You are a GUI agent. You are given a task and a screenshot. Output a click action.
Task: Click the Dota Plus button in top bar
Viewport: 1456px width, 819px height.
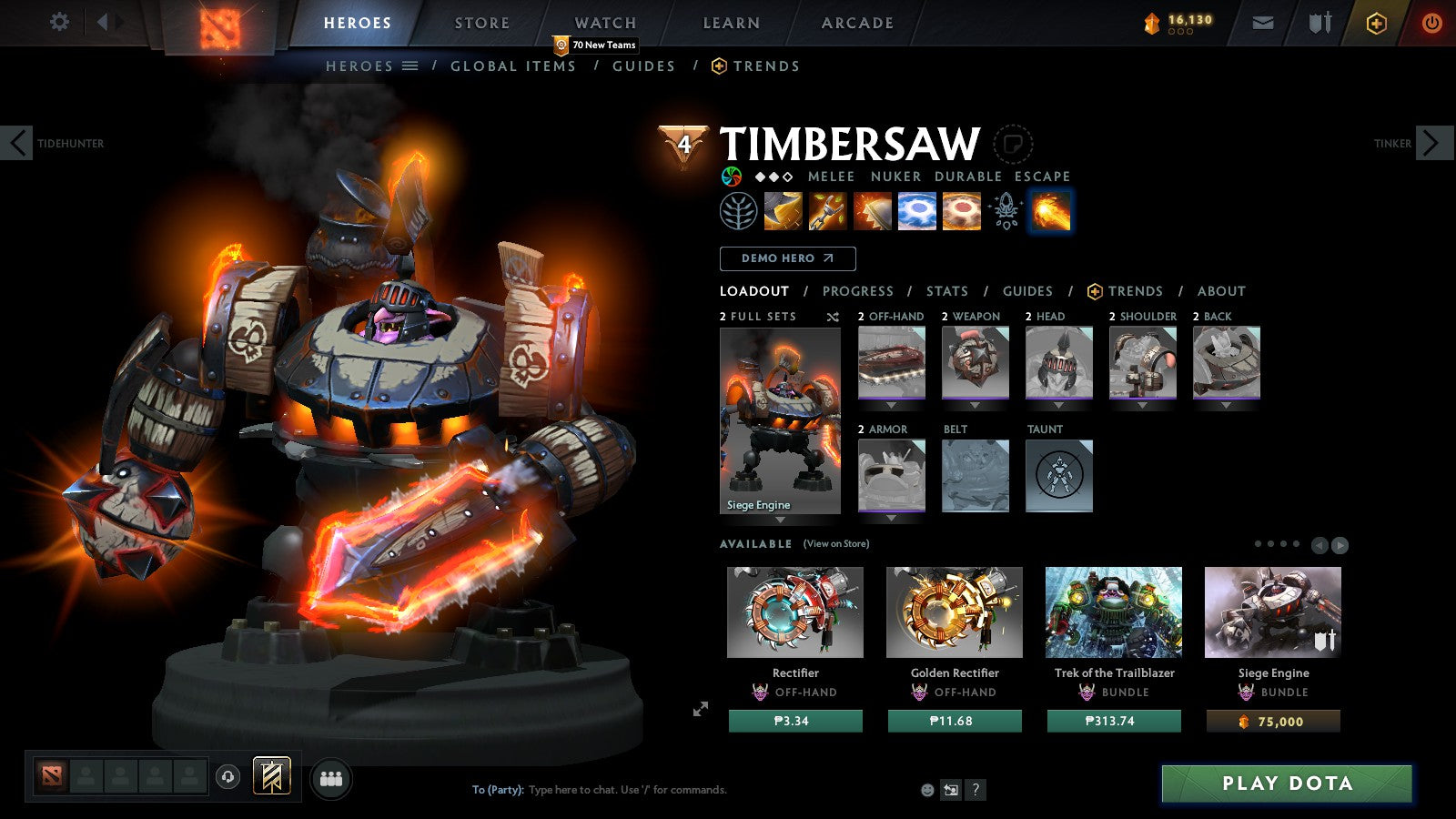click(x=1377, y=23)
